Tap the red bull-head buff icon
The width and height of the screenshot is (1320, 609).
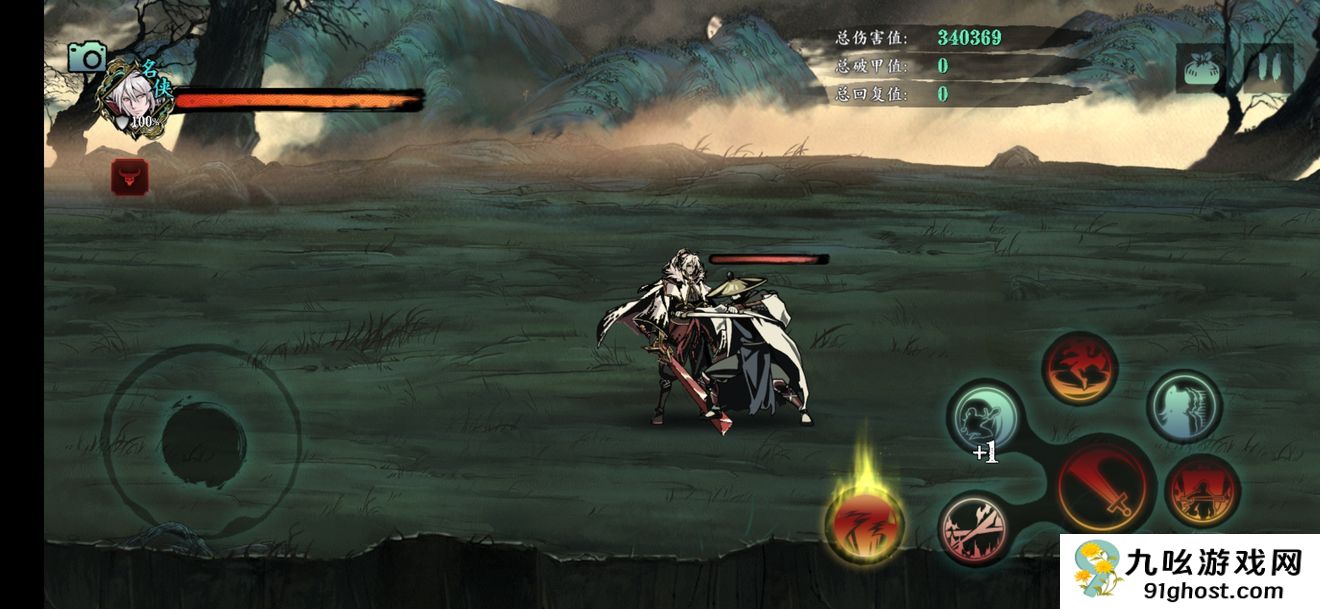pos(130,177)
